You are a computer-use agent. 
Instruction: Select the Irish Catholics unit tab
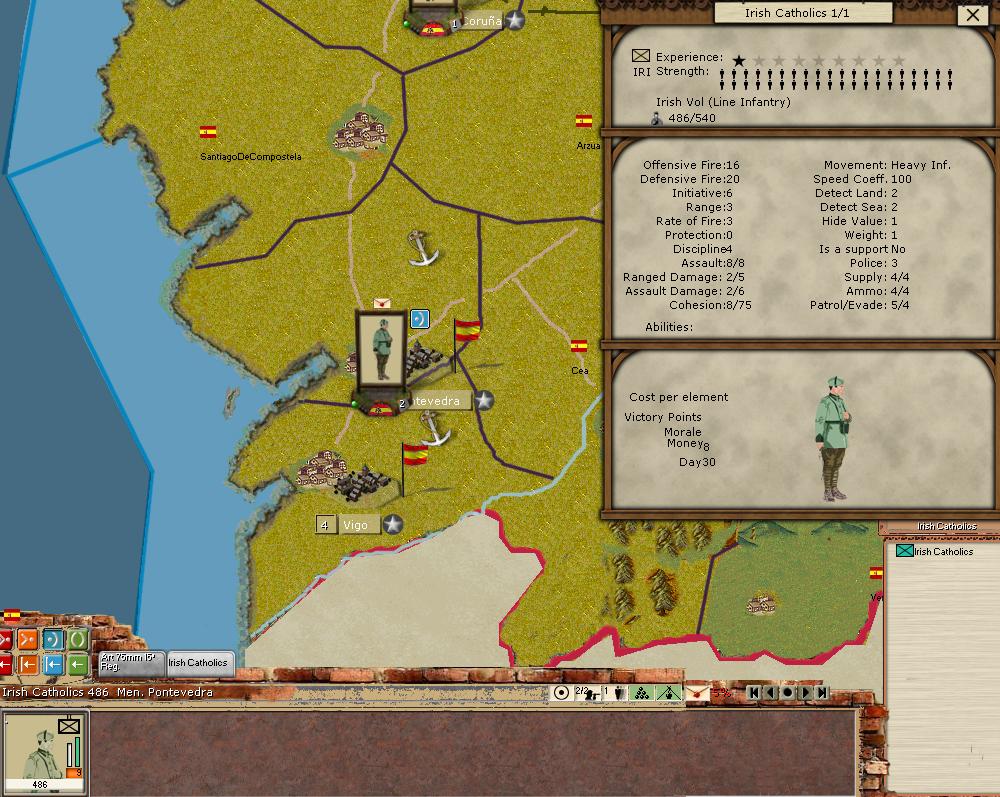pyautogui.click(x=198, y=662)
